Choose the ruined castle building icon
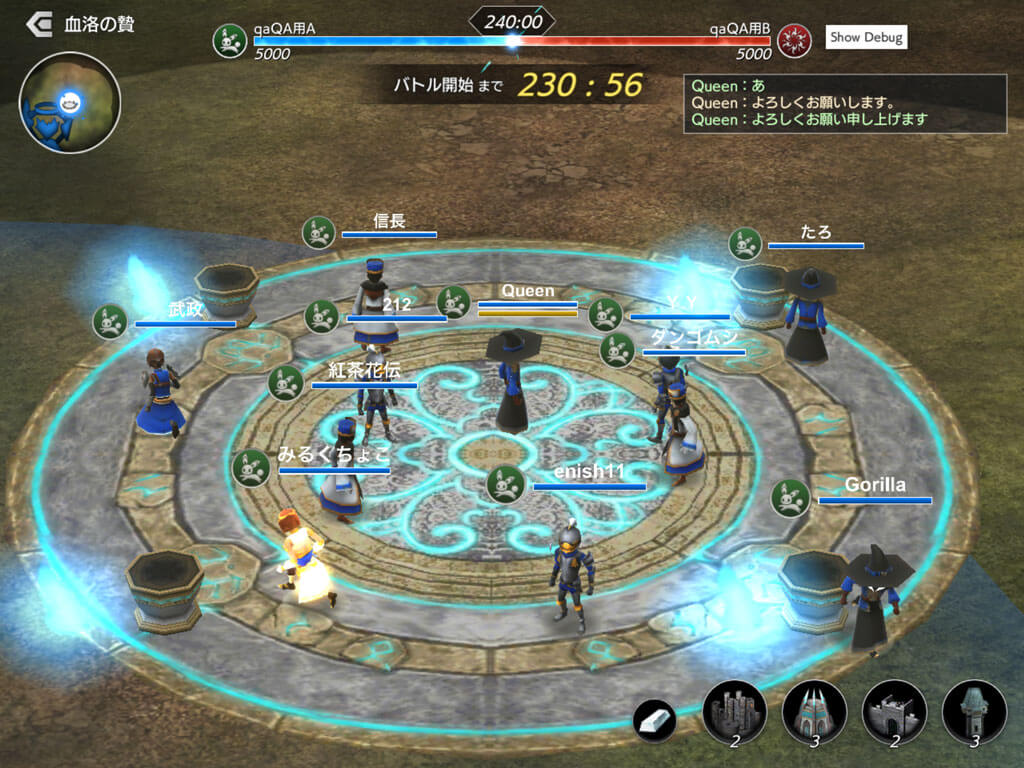Image resolution: width=1024 pixels, height=768 pixels. 735,712
